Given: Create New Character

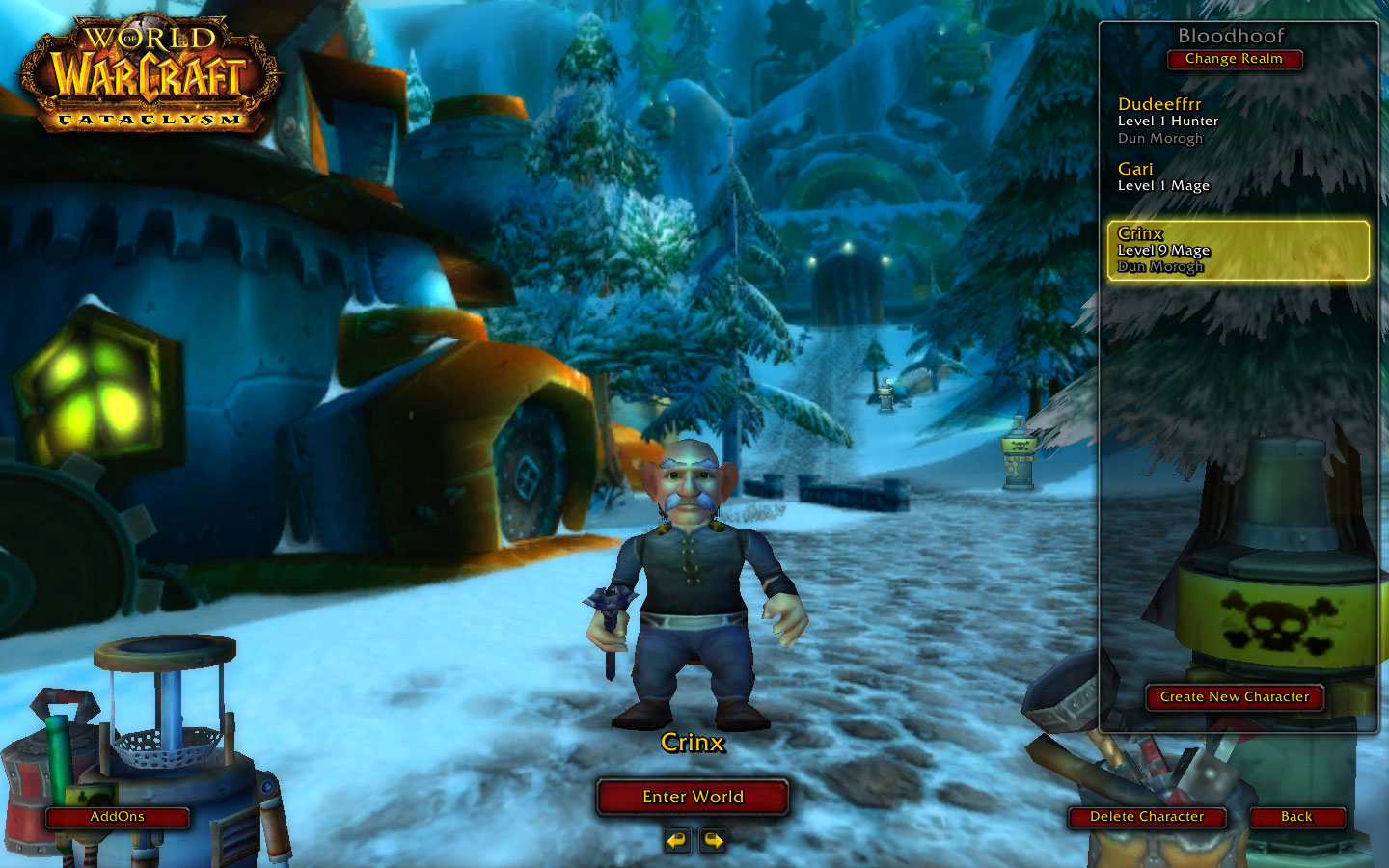Looking at the screenshot, I should click(x=1234, y=696).
